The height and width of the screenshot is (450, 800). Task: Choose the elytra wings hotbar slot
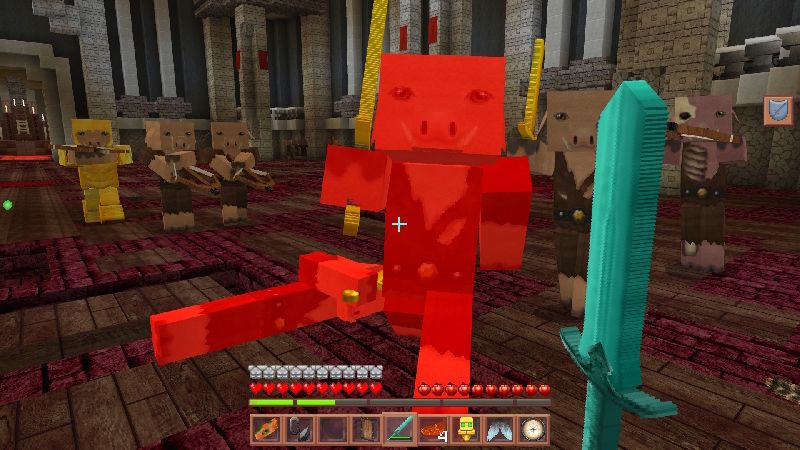pyautogui.click(x=499, y=430)
